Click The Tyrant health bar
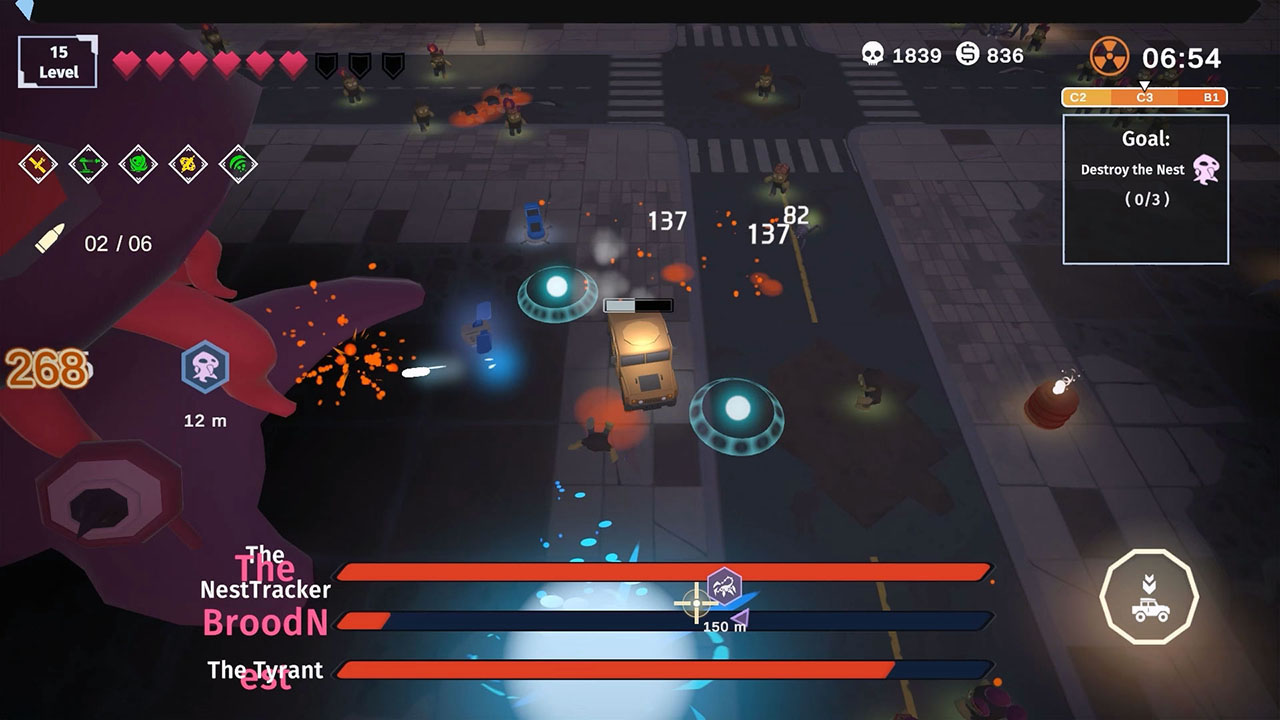Viewport: 1280px width, 720px height. (x=660, y=671)
